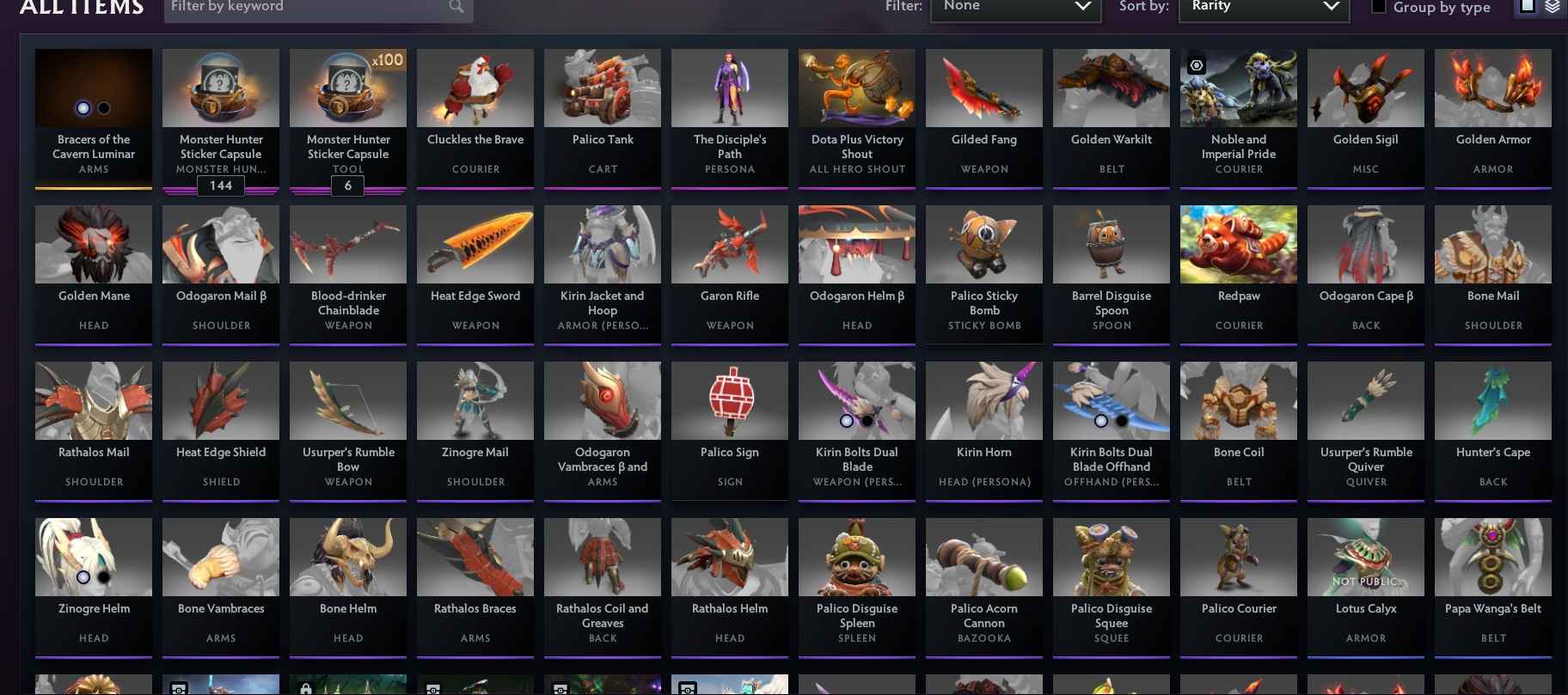Click the x100 badge on the Tool sticker capsule

click(388, 60)
